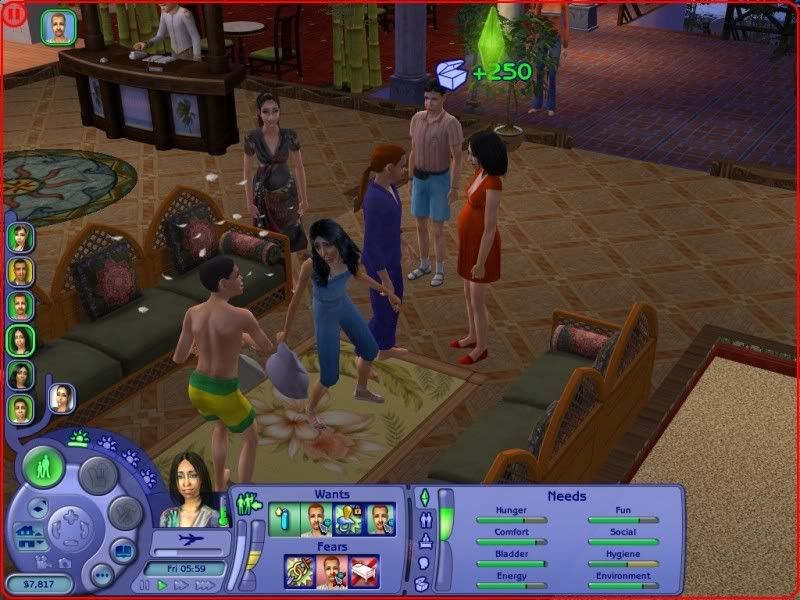
Task: Set game speed to normal play
Action: pyautogui.click(x=161, y=584)
